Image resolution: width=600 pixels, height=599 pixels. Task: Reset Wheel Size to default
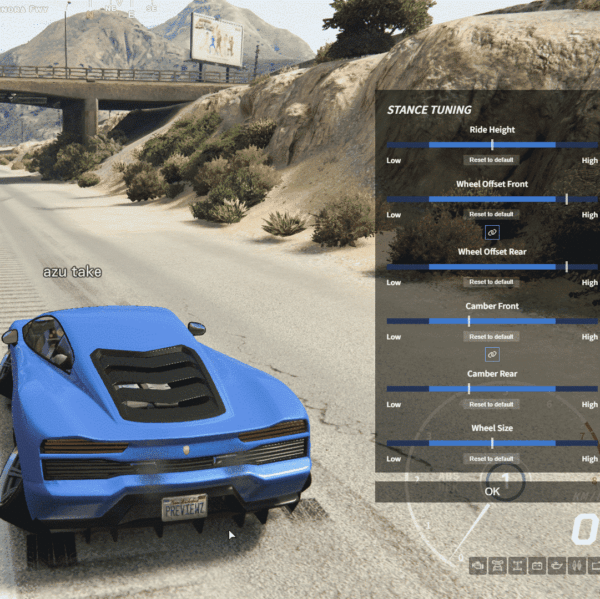pos(491,458)
